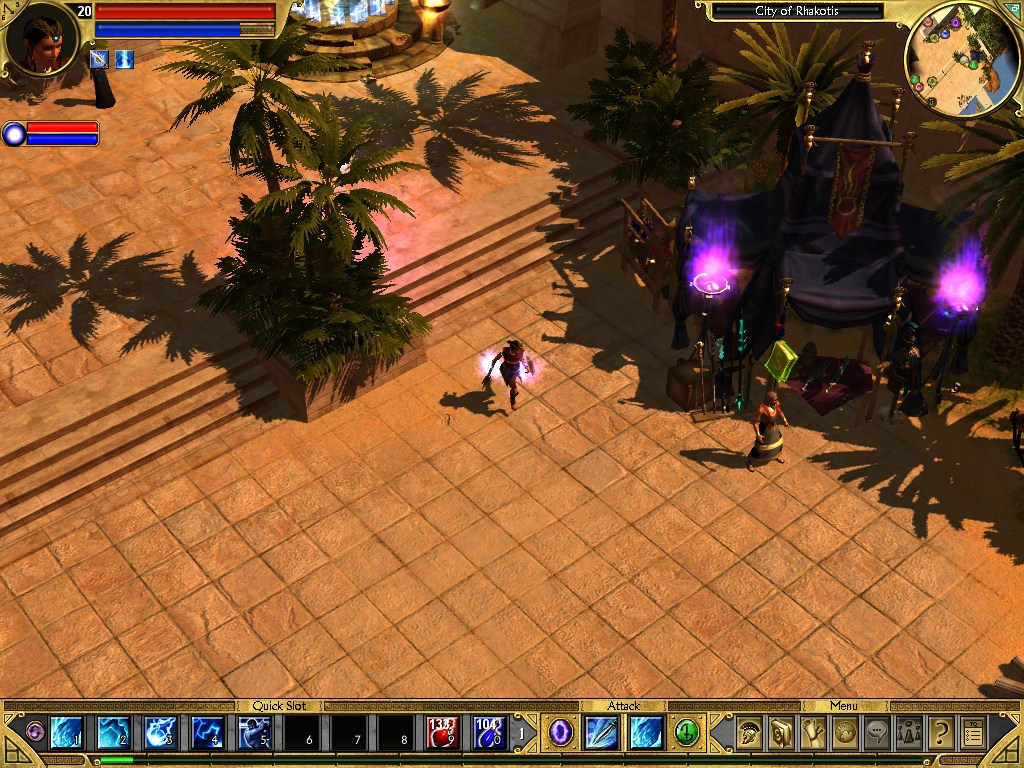Viewport: 1024px width, 768px height.
Task: Activate the lightning skill in quick slot 2
Action: (113, 733)
